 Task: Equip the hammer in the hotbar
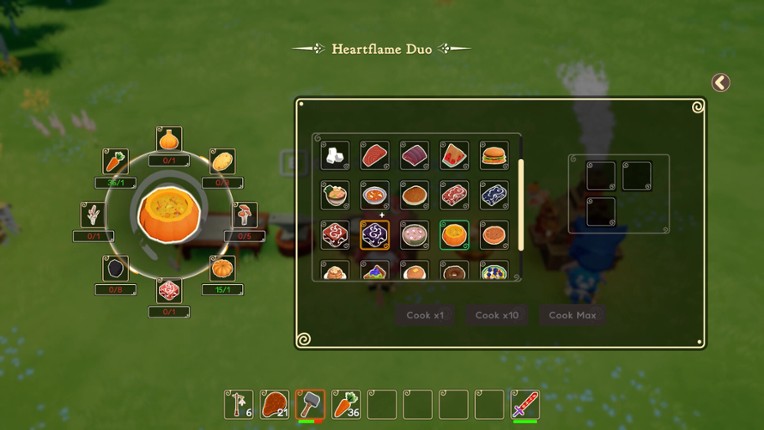pyautogui.click(x=311, y=404)
